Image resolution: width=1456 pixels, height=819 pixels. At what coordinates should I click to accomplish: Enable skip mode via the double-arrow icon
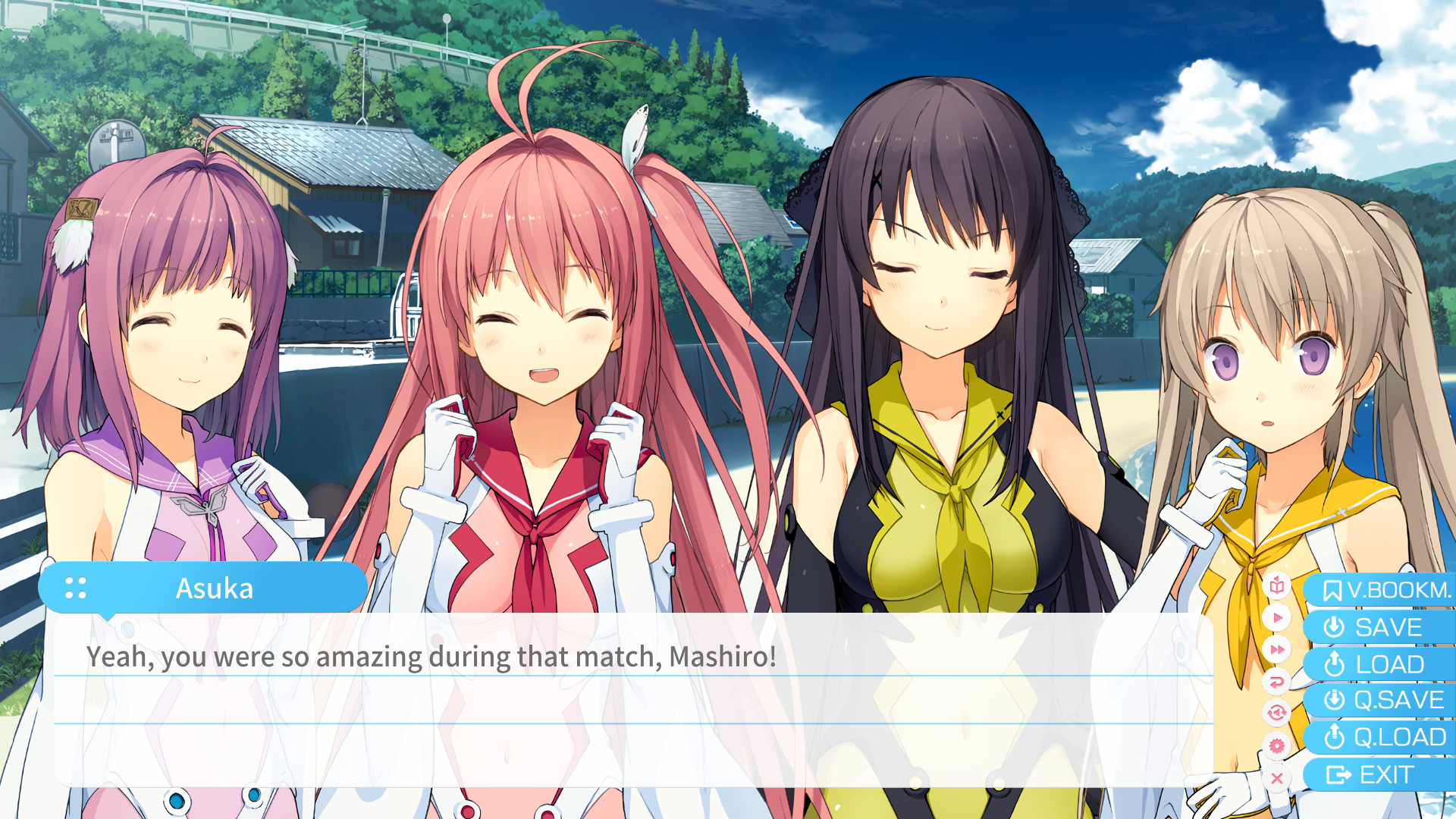point(1277,649)
